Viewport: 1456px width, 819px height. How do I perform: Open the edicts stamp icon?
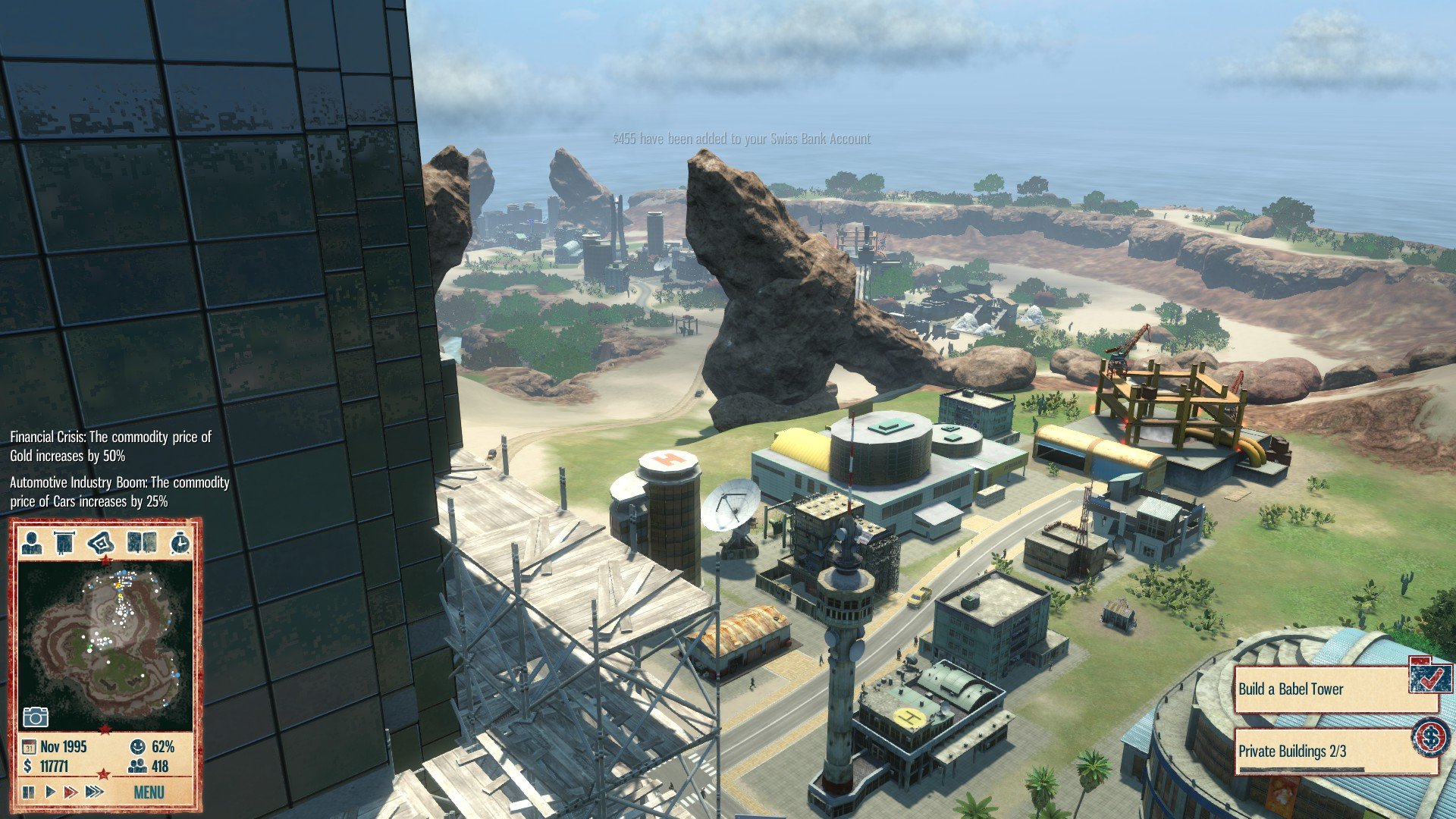click(99, 543)
